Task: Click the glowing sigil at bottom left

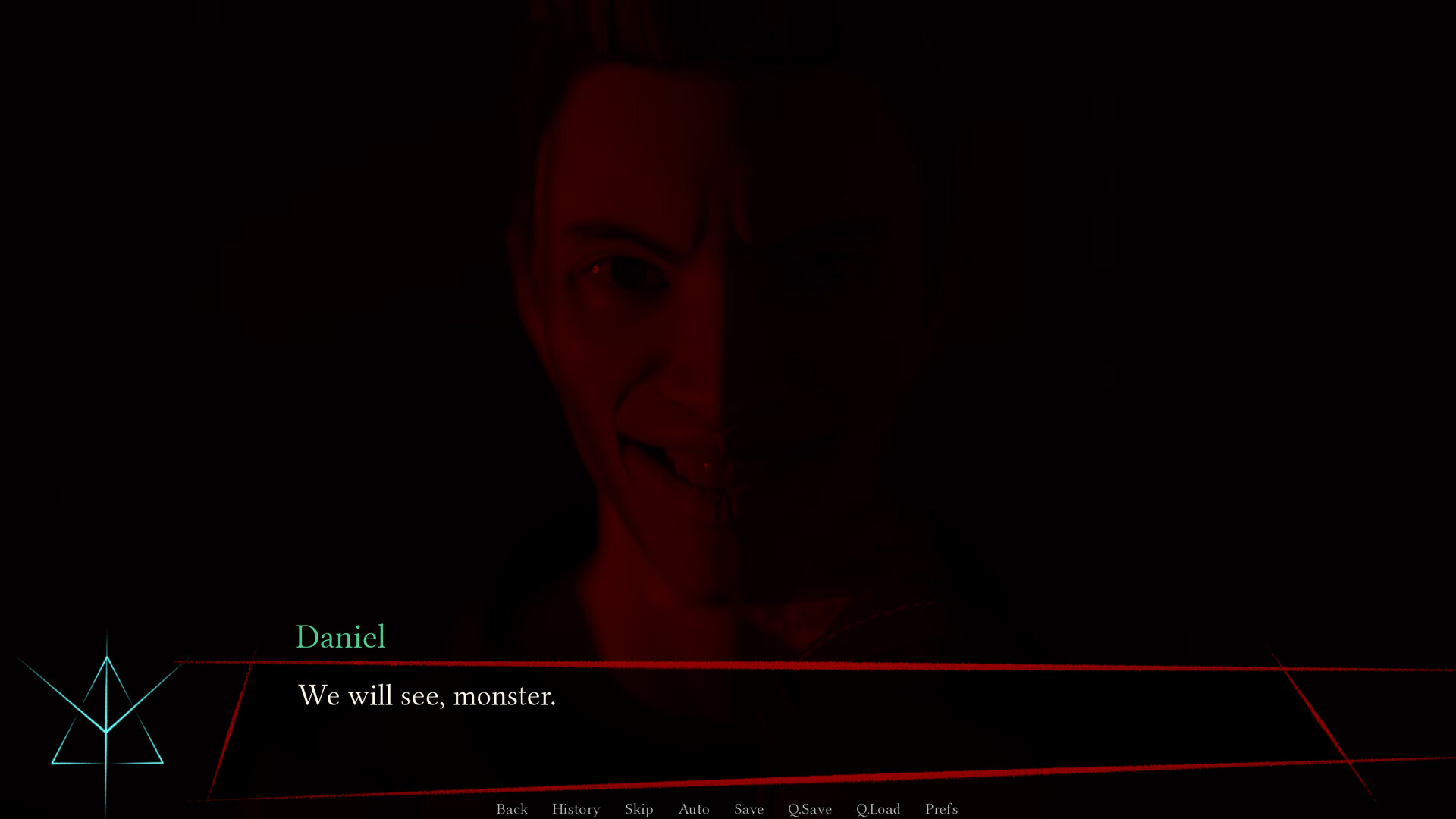Action: tap(106, 728)
